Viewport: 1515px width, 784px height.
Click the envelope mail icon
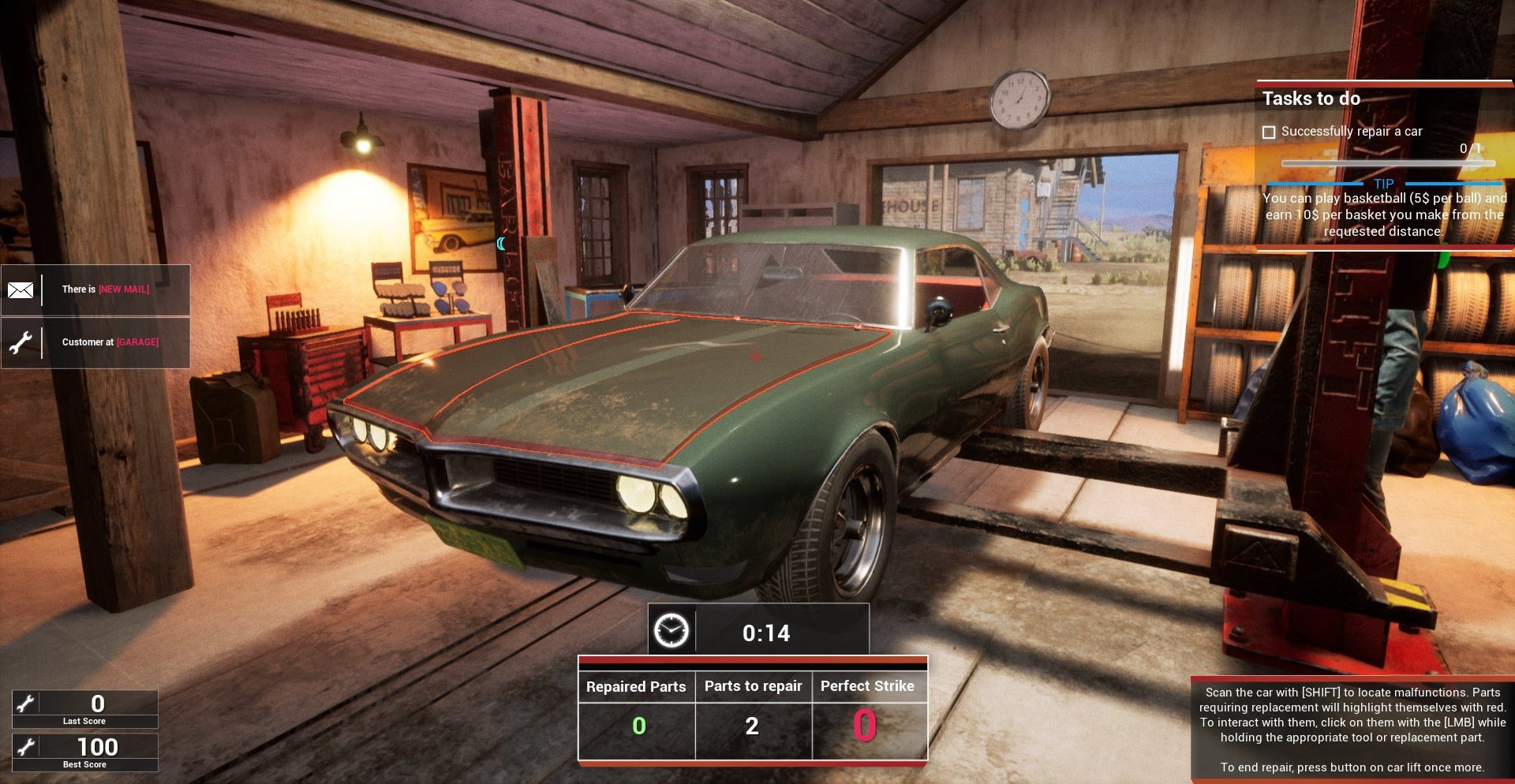(x=21, y=290)
